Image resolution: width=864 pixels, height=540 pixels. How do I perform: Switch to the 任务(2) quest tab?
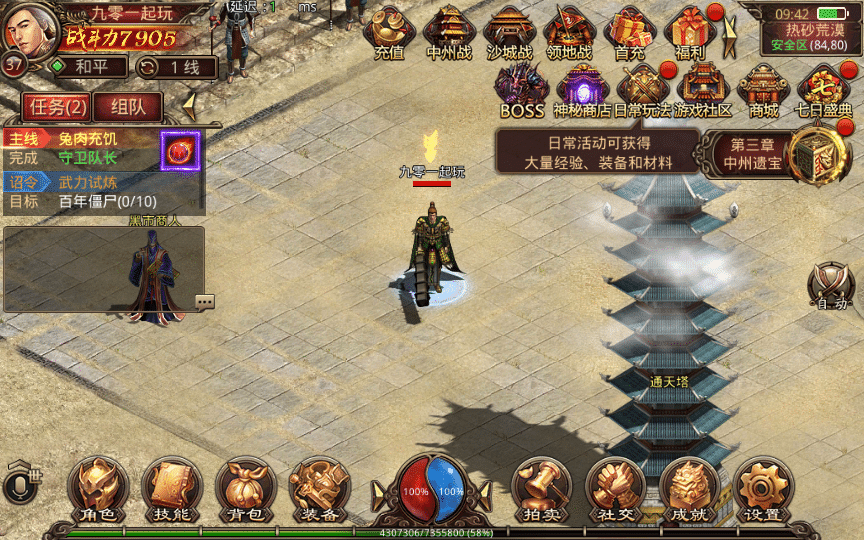pos(59,107)
